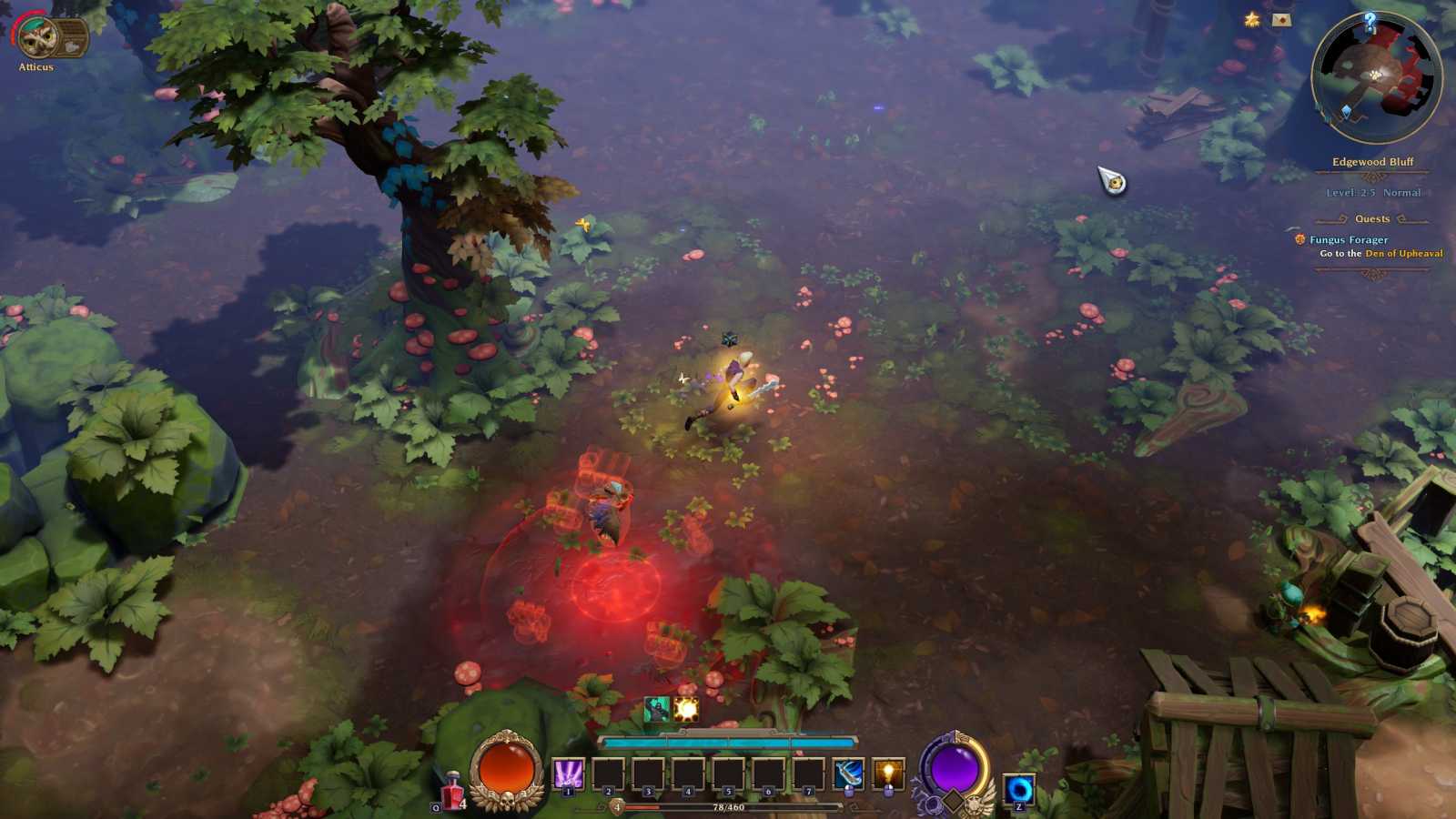Toggle the green character buff above the XP bar
This screenshot has width=1456, height=819.
tap(657, 709)
